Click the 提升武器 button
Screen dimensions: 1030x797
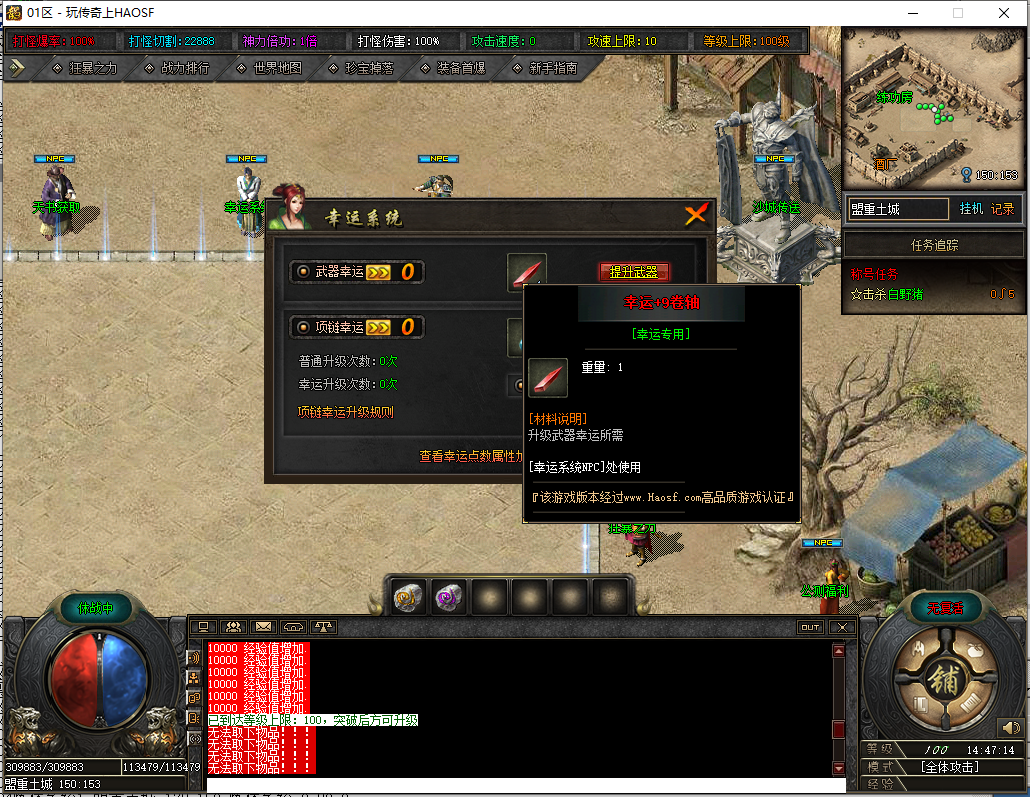tap(634, 272)
